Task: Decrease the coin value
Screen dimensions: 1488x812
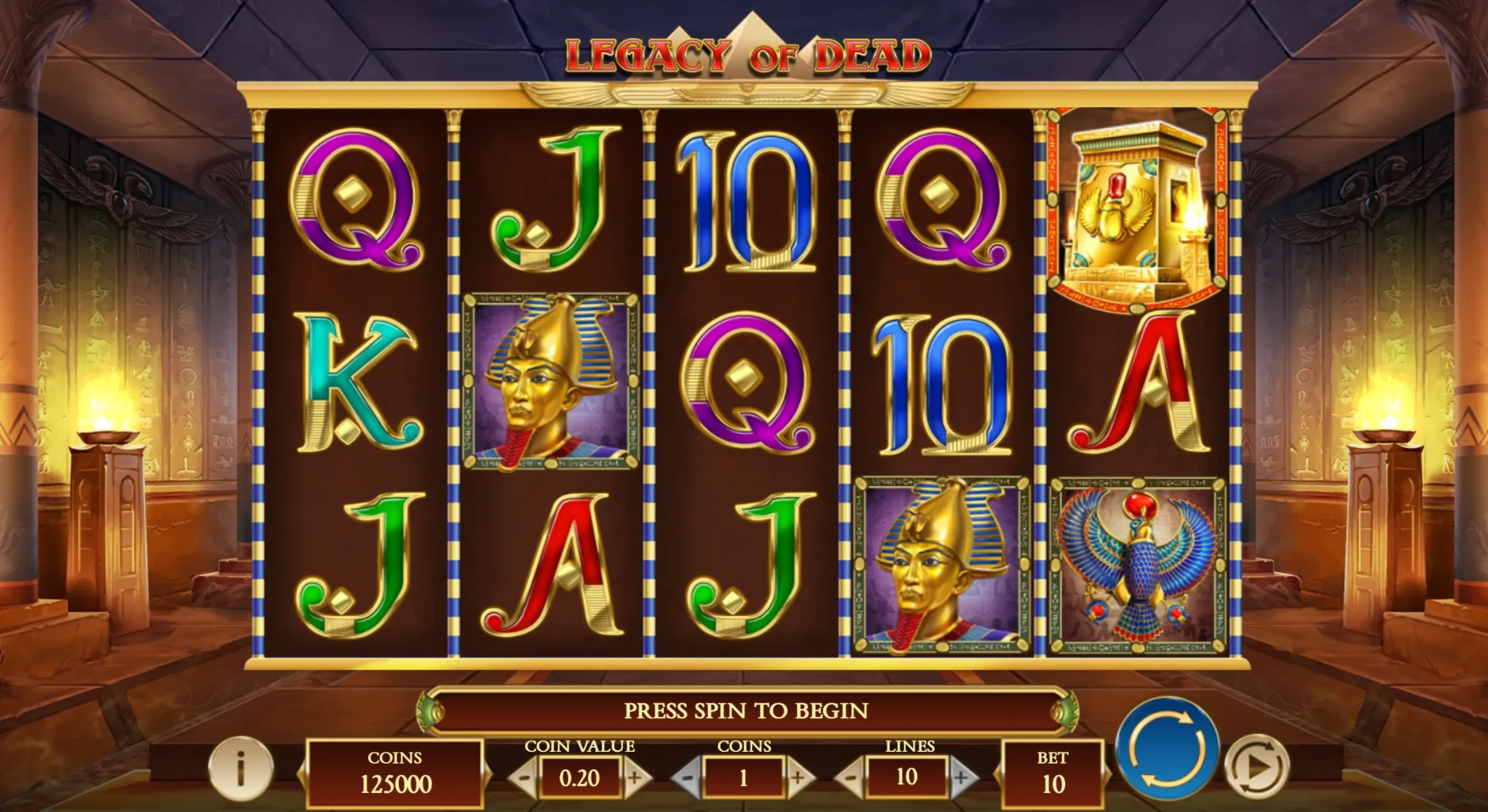Action: coord(523,778)
